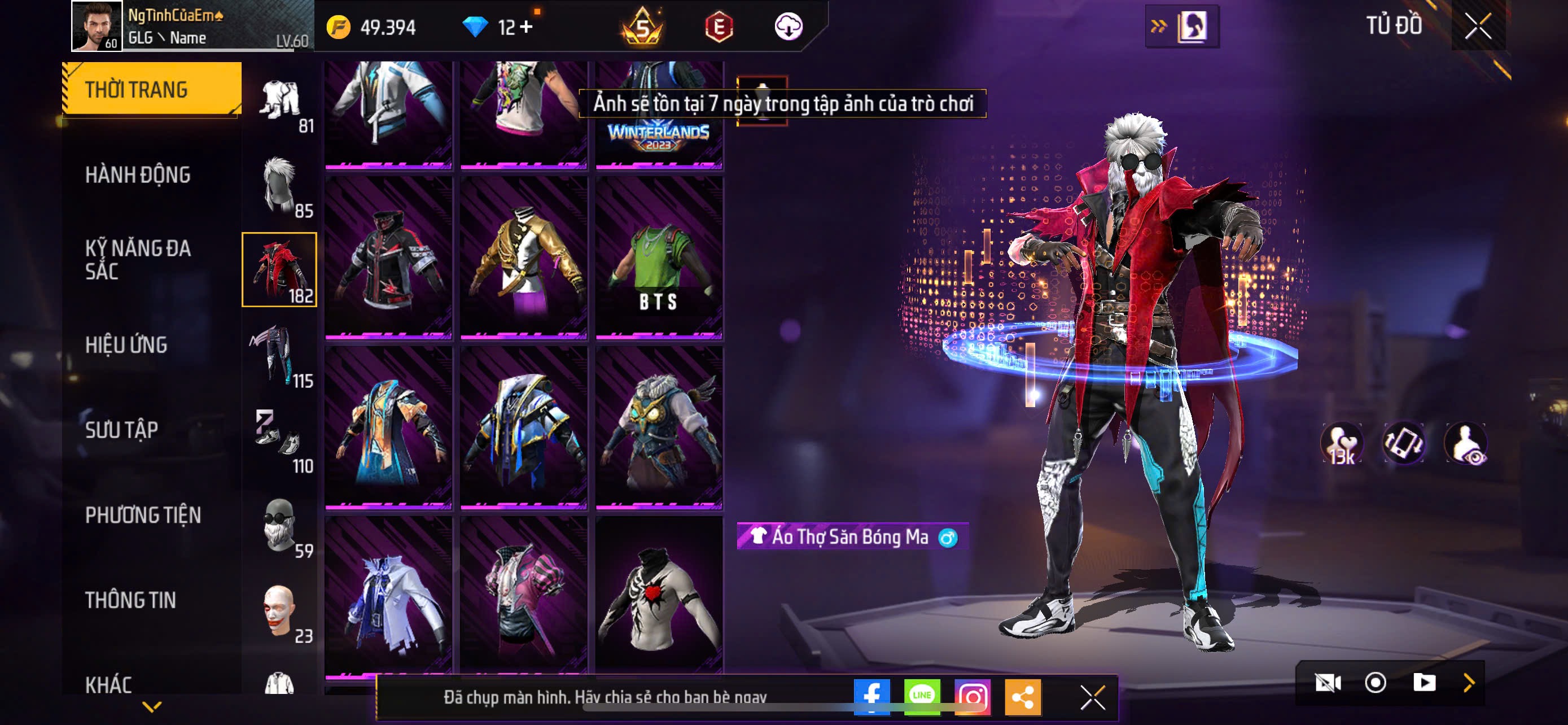Image resolution: width=1568 pixels, height=725 pixels.
Task: Share screenshot to Facebook
Action: (x=871, y=696)
